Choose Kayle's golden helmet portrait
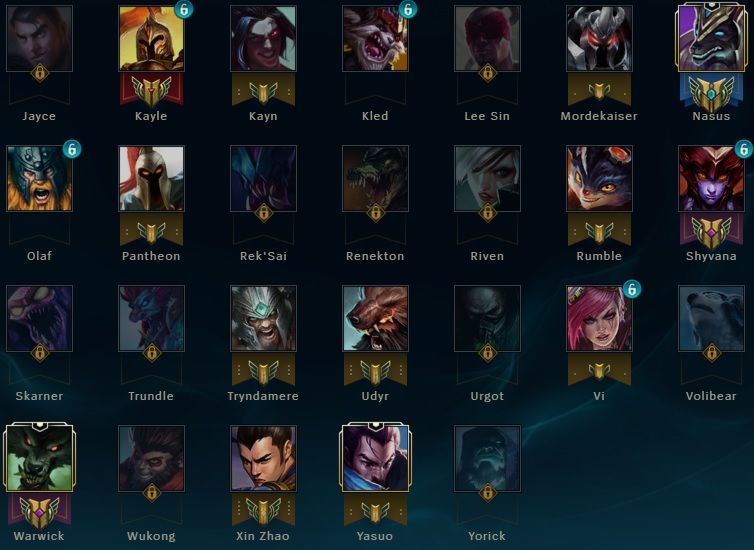 pos(151,38)
